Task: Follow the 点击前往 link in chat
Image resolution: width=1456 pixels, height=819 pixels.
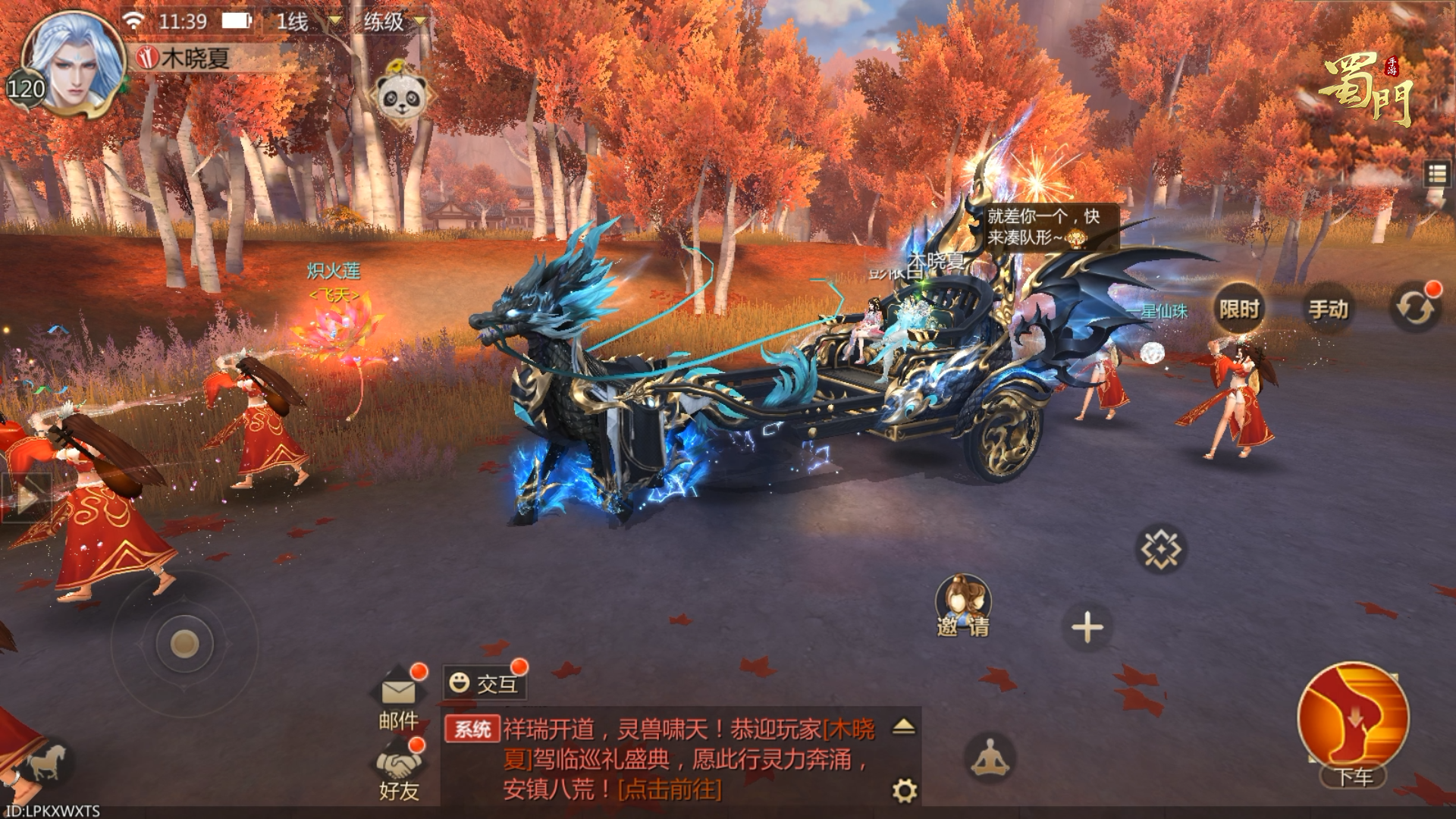Action: click(x=670, y=789)
